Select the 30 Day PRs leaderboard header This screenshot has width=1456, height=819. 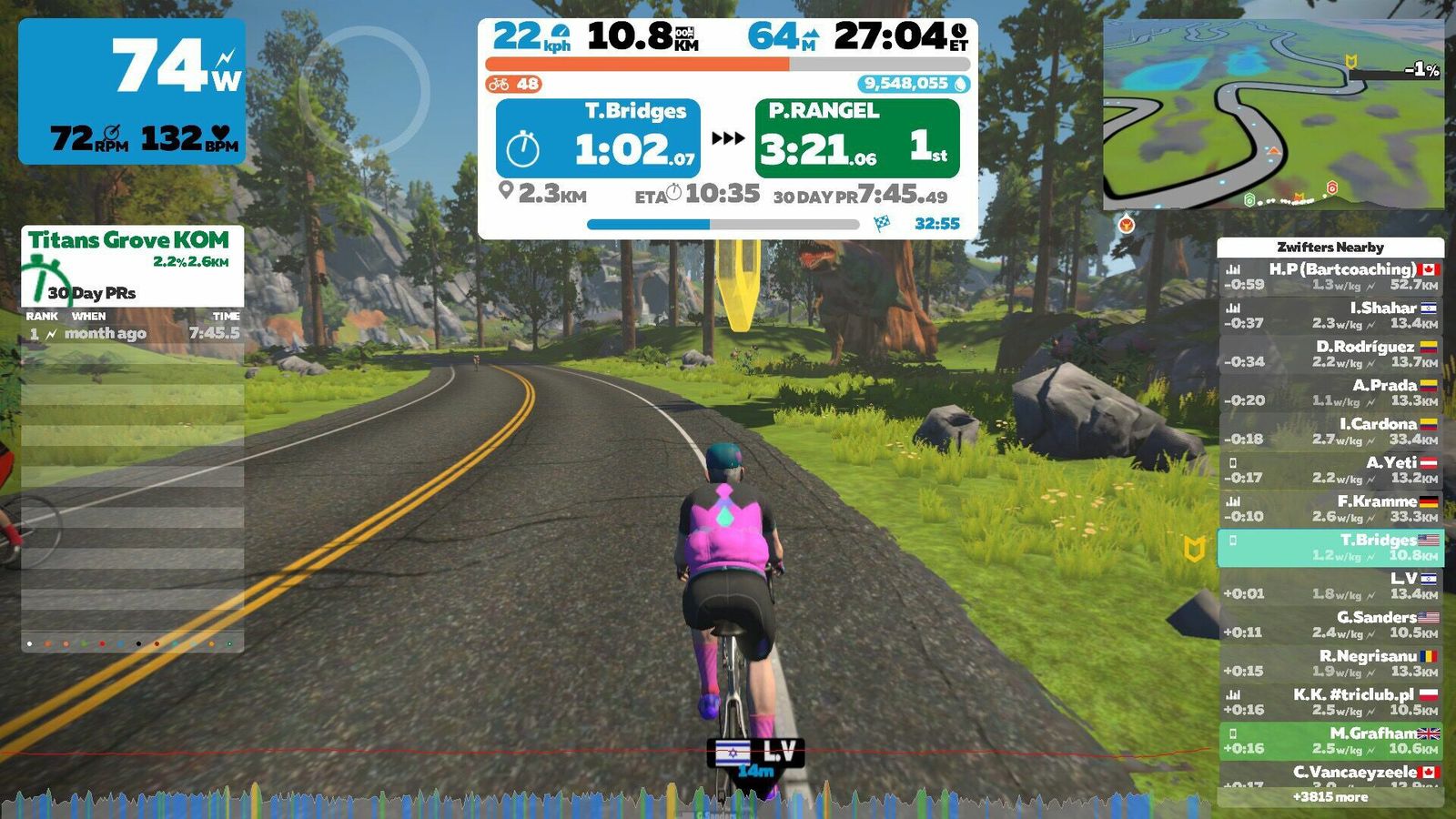pos(91,293)
